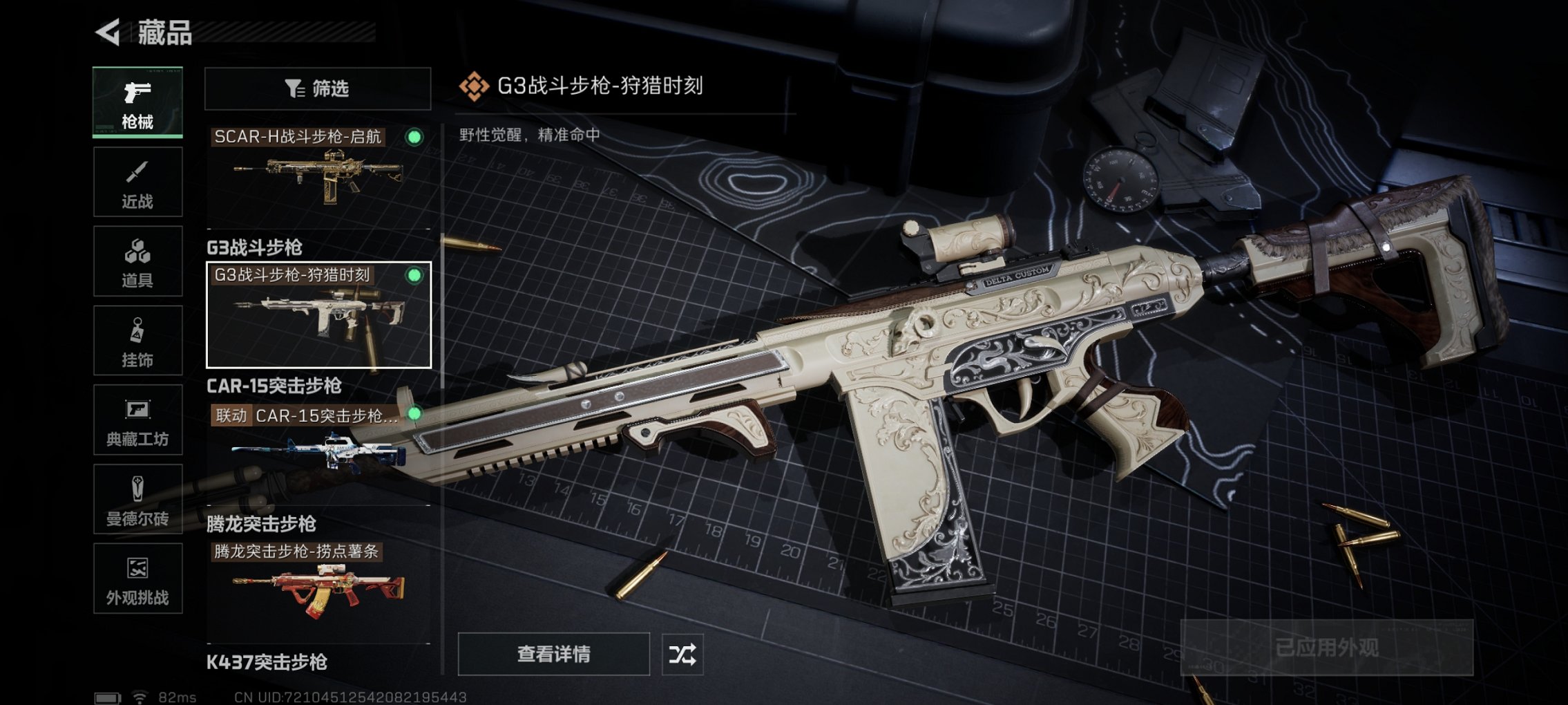Switch to the 枪械 firearms tab

137,102
